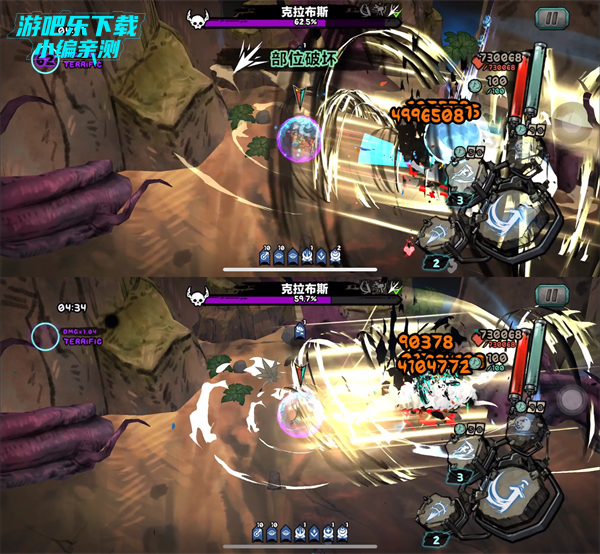Image resolution: width=600 pixels, height=554 pixels.
Task: Pause the game in the lower gameplay frame
Action: pyautogui.click(x=549, y=294)
